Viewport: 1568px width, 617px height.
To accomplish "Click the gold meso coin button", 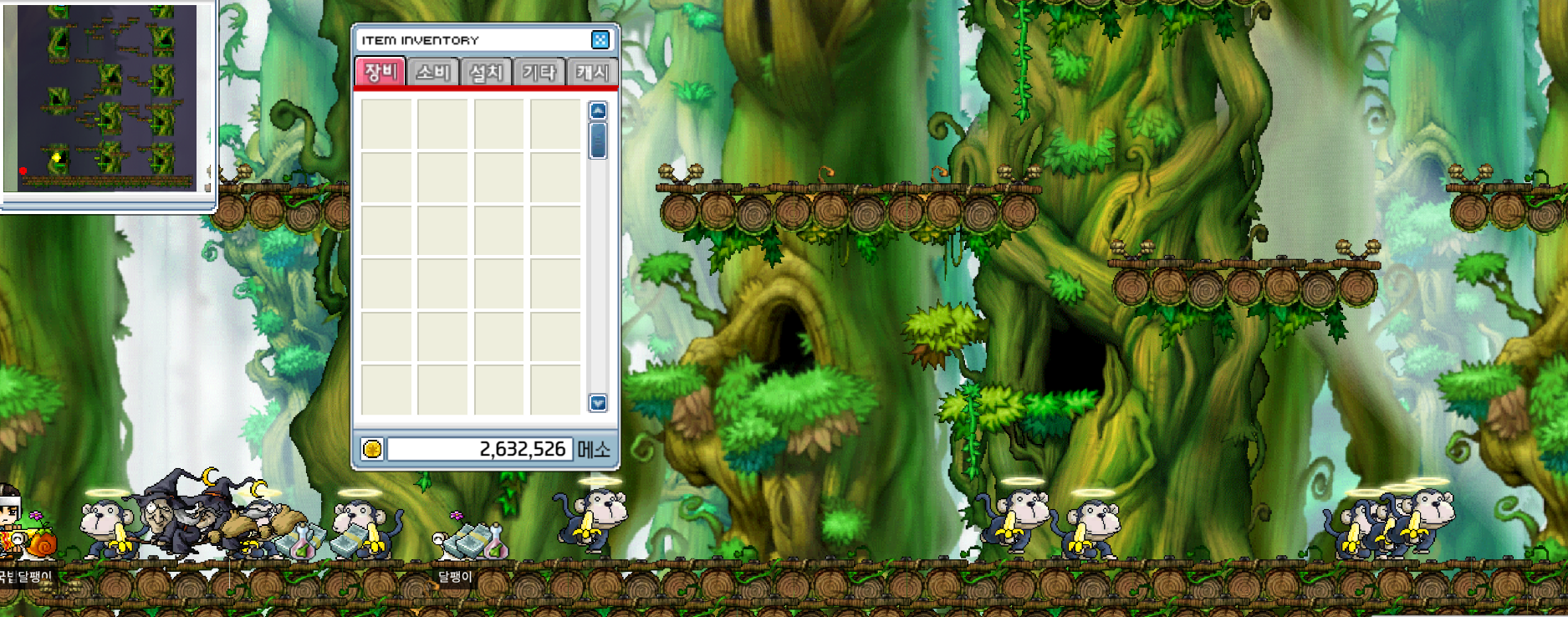I will point(372,449).
